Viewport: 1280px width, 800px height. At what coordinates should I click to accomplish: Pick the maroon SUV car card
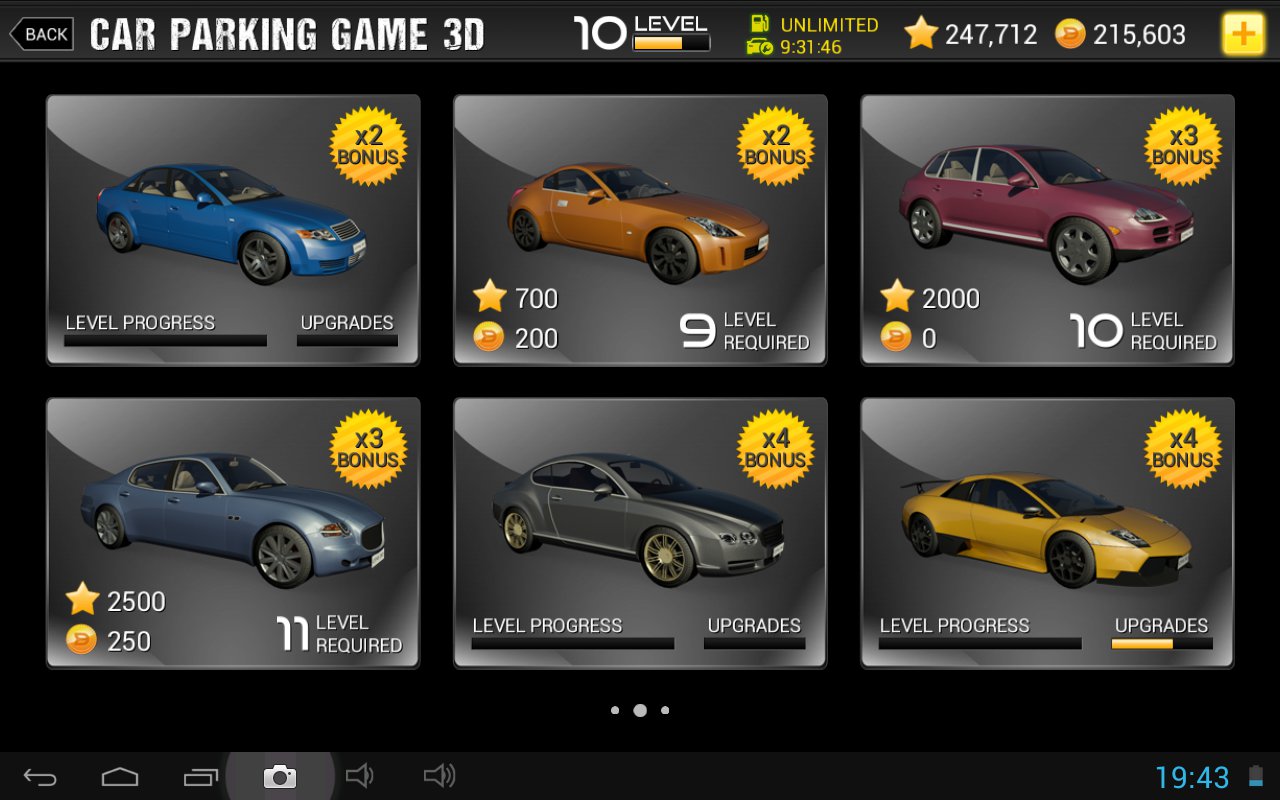tap(1047, 230)
